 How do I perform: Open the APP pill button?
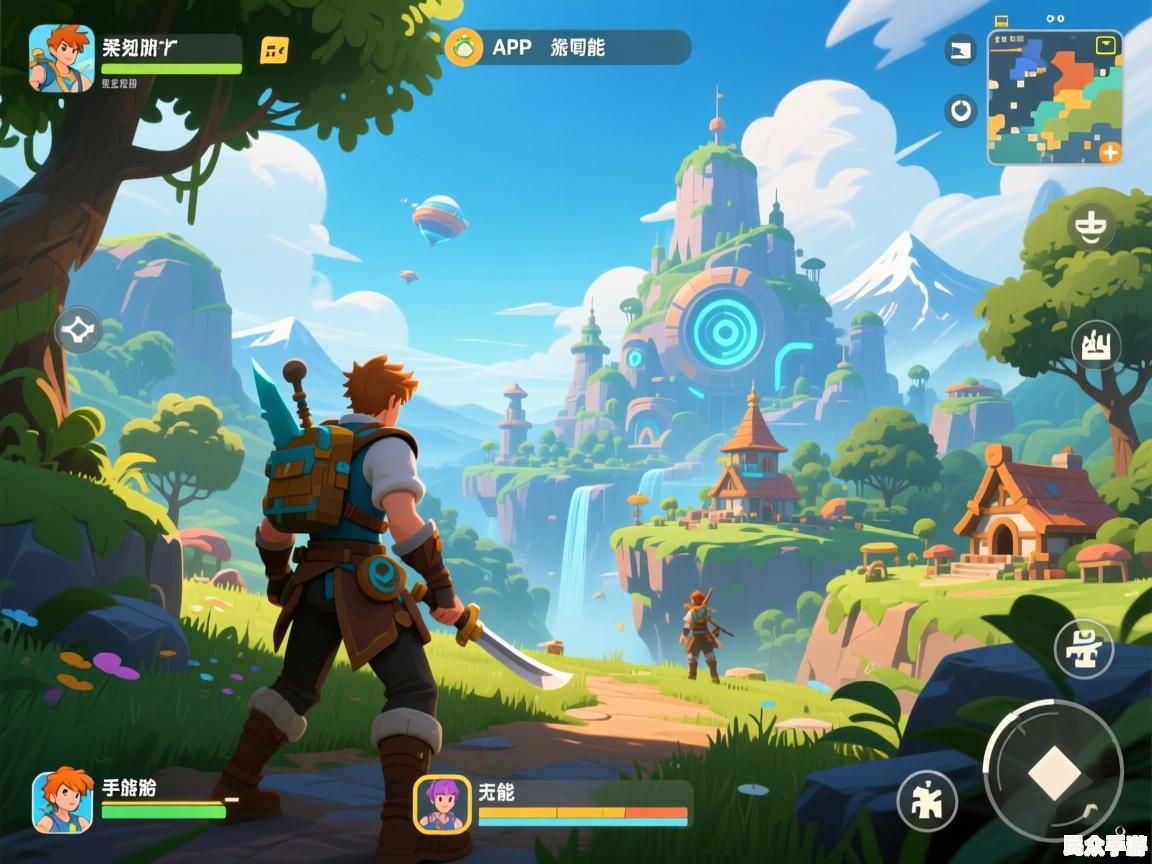pos(568,47)
